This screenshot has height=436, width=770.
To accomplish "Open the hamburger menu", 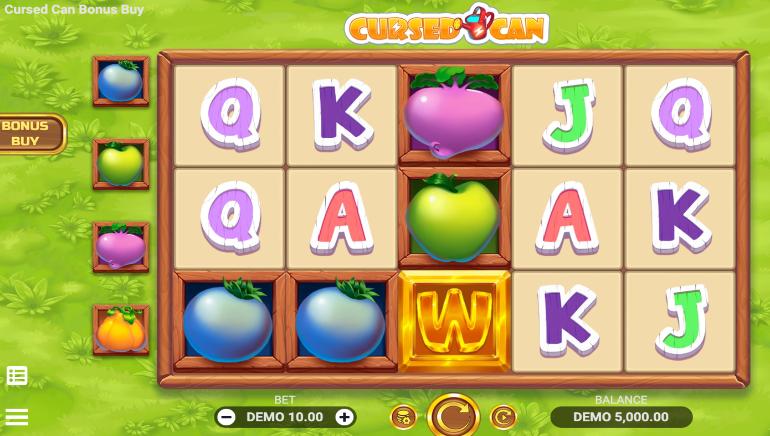I will (x=17, y=416).
